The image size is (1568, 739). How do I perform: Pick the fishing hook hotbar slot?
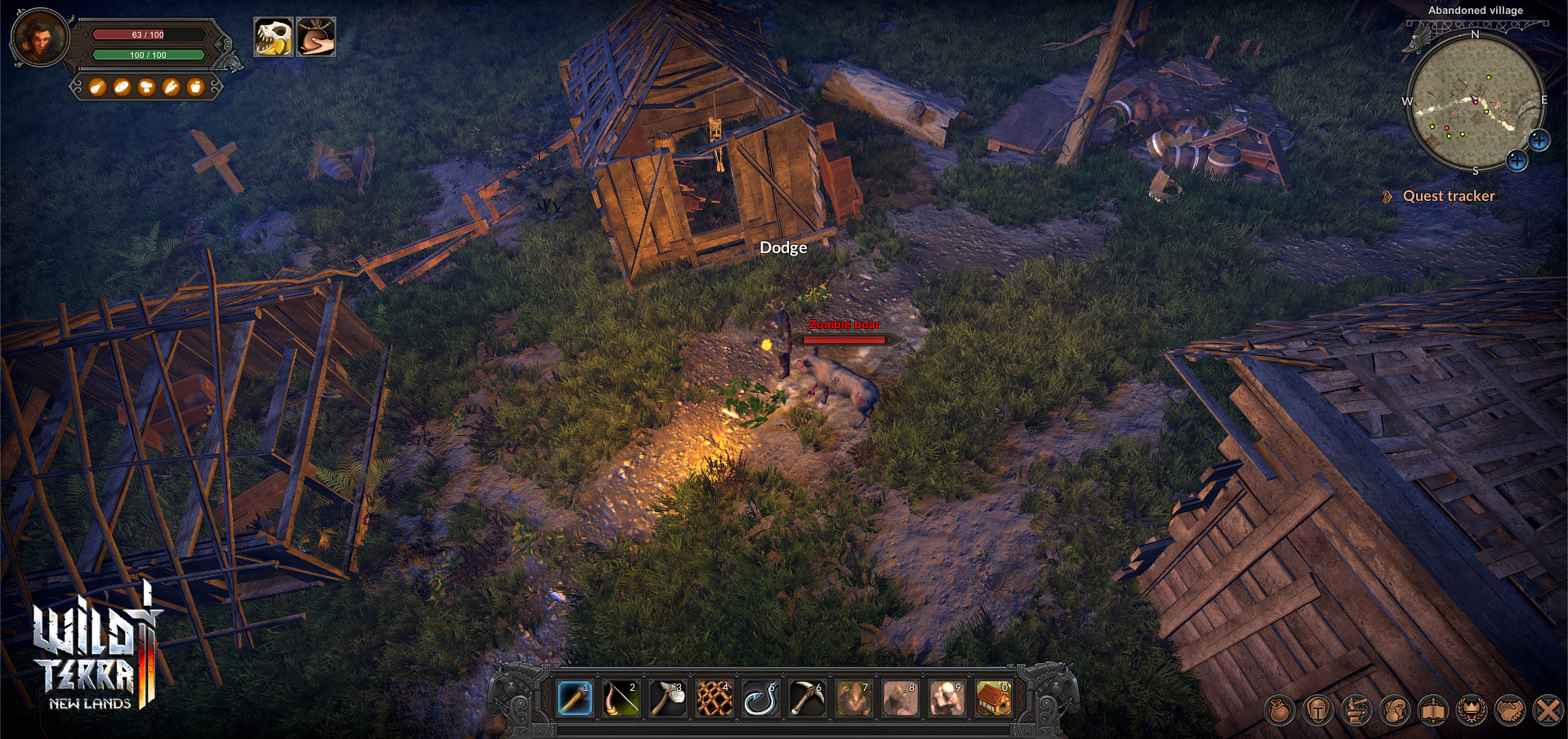point(760,699)
